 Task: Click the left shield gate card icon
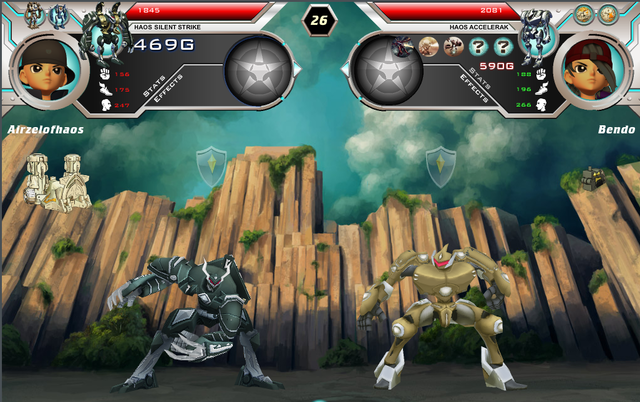coord(211,163)
